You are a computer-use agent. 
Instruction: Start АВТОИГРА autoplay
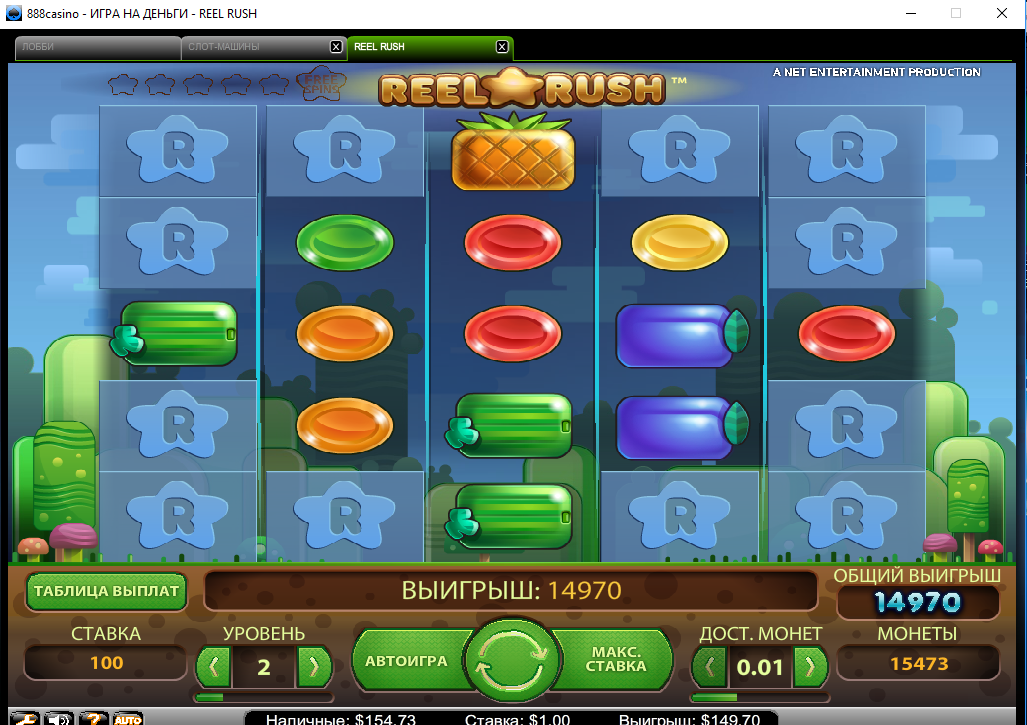coord(406,662)
